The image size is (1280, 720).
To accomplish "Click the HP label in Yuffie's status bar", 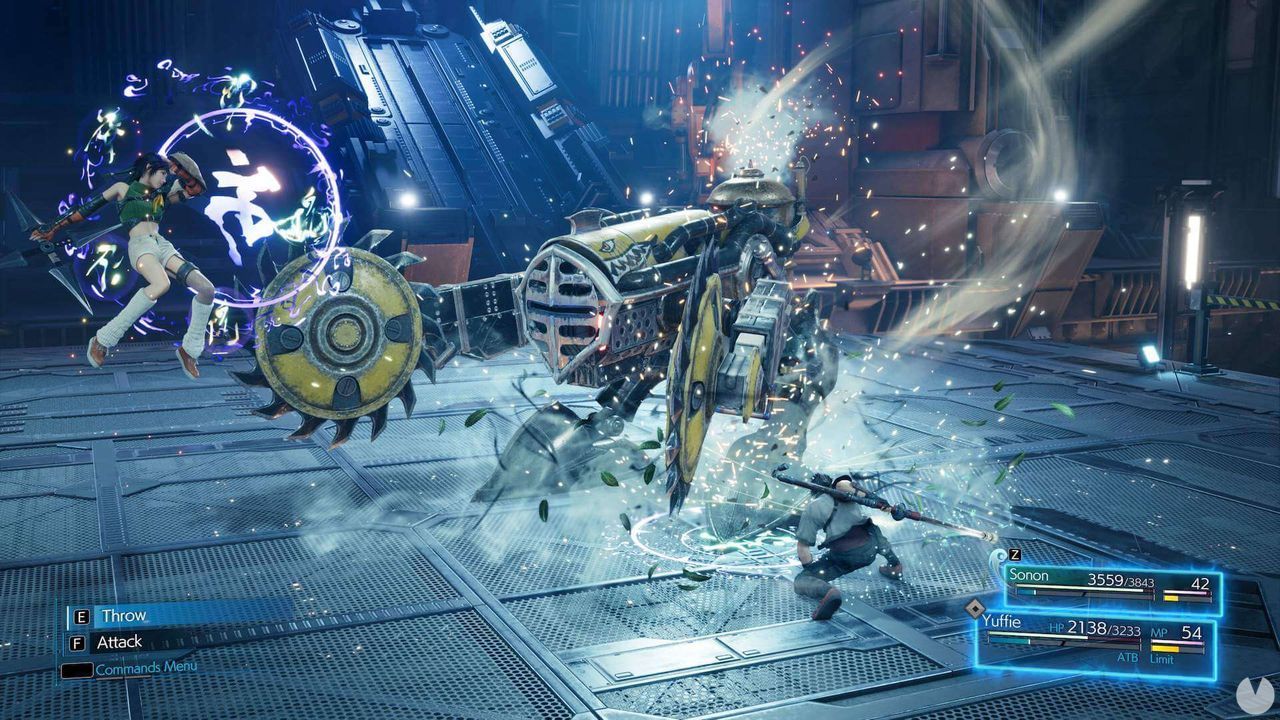I will click(1057, 628).
